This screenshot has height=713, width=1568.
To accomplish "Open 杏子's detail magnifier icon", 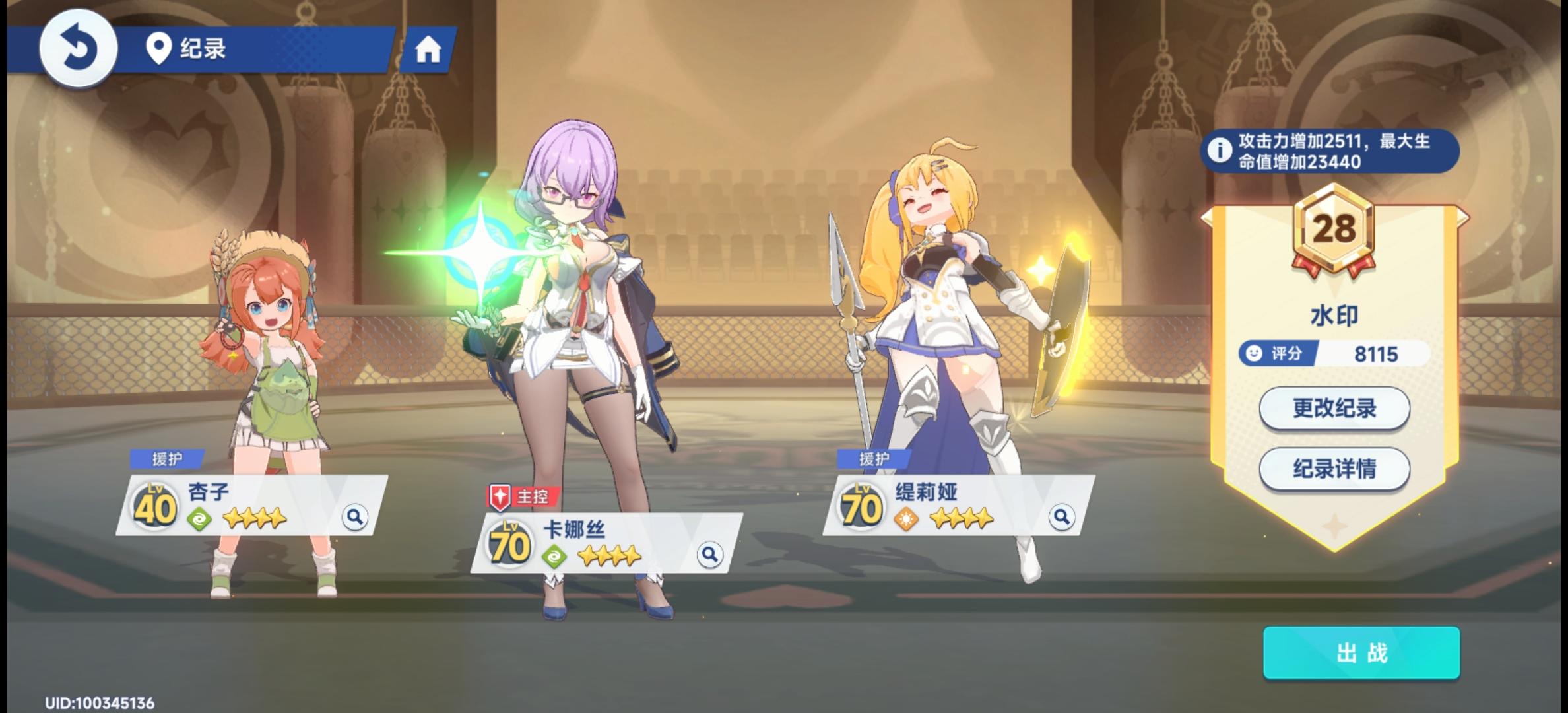I will click(356, 518).
